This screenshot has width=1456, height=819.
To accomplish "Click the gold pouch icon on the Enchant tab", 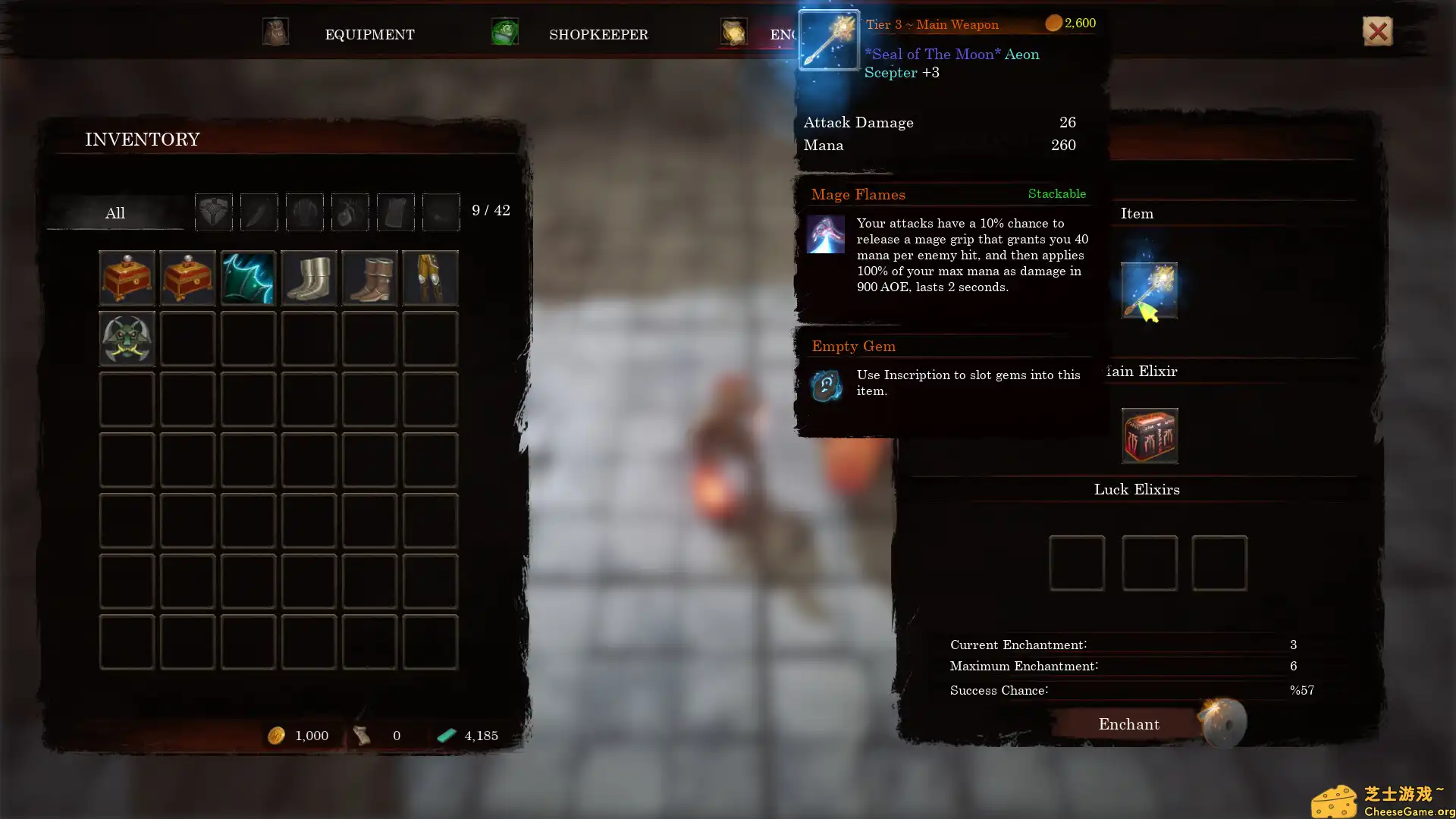I will coord(733,32).
